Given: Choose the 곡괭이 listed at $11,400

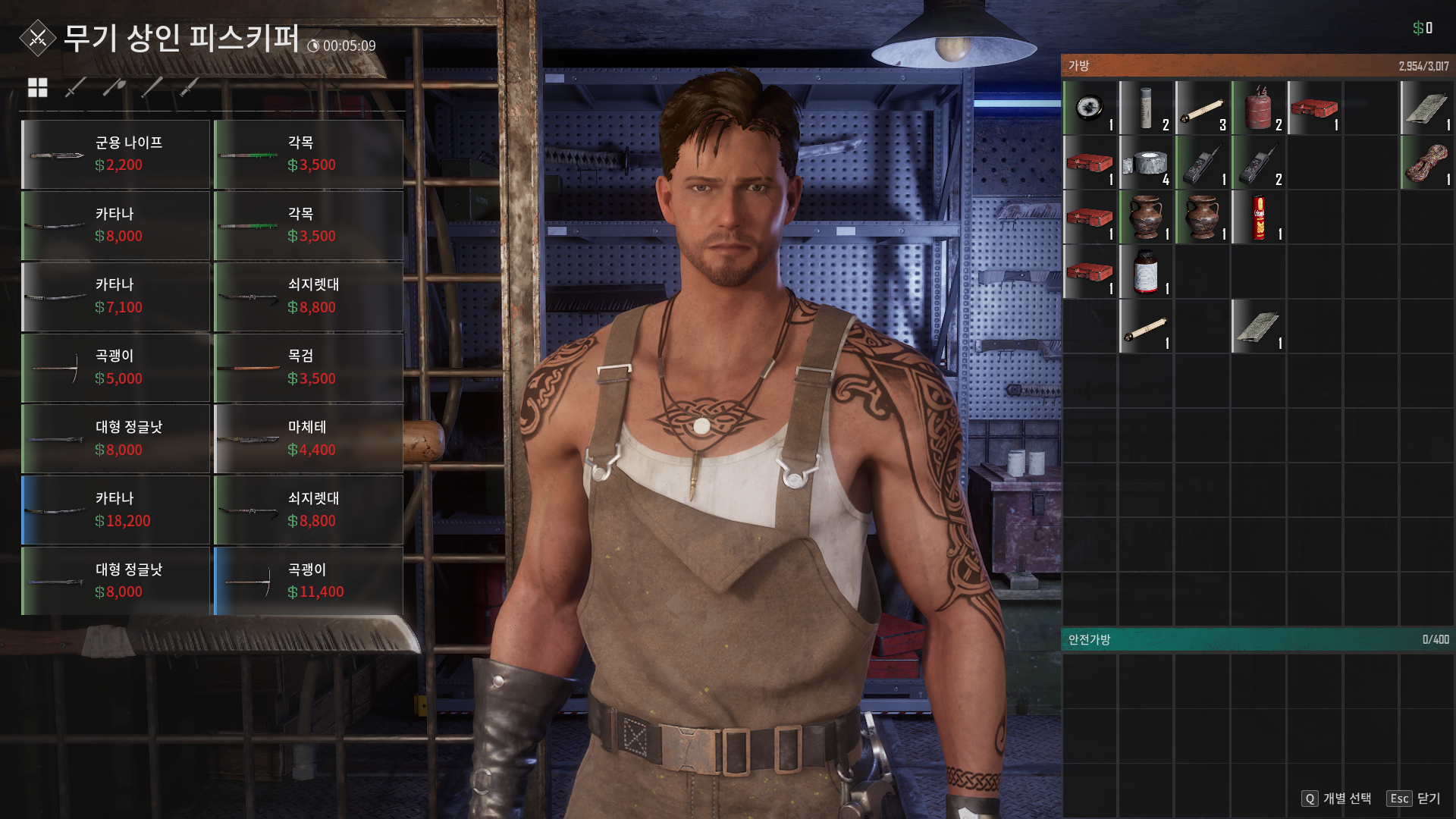Looking at the screenshot, I should [309, 582].
